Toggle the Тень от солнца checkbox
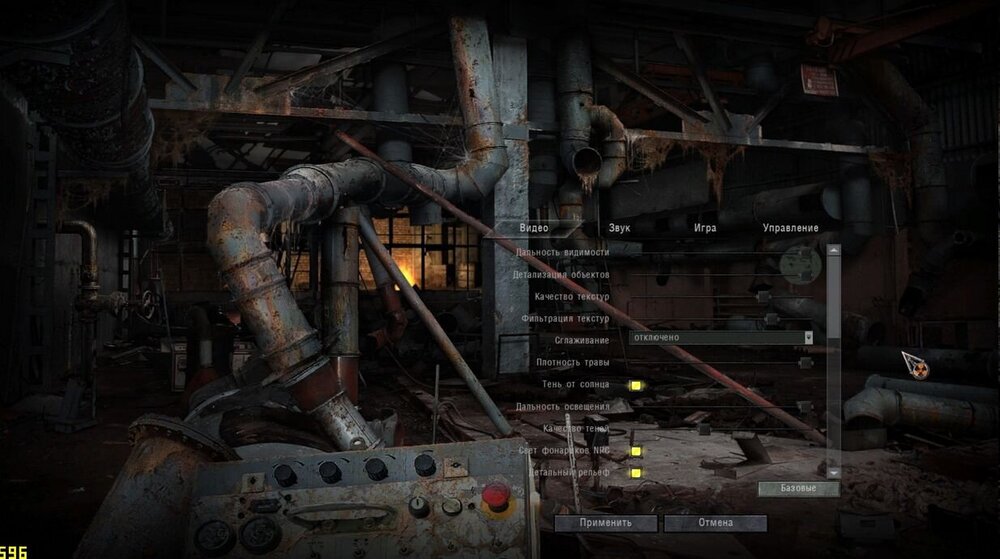The width and height of the screenshot is (1000, 559). [x=634, y=384]
